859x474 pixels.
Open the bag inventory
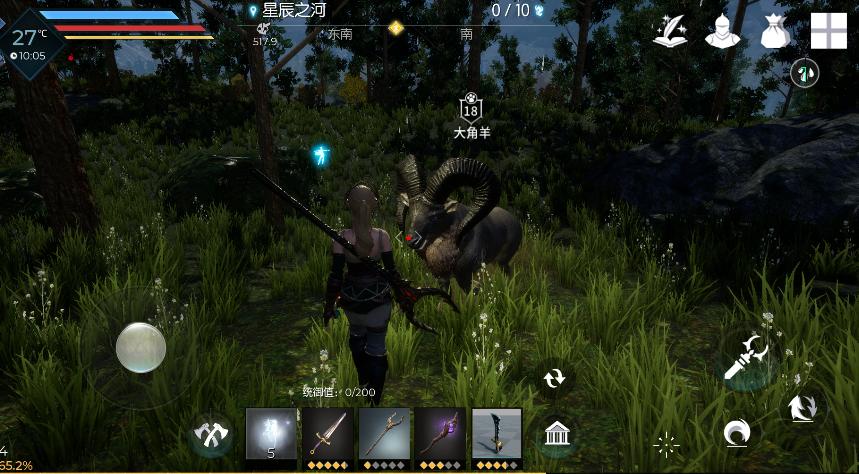pyautogui.click(x=775, y=31)
